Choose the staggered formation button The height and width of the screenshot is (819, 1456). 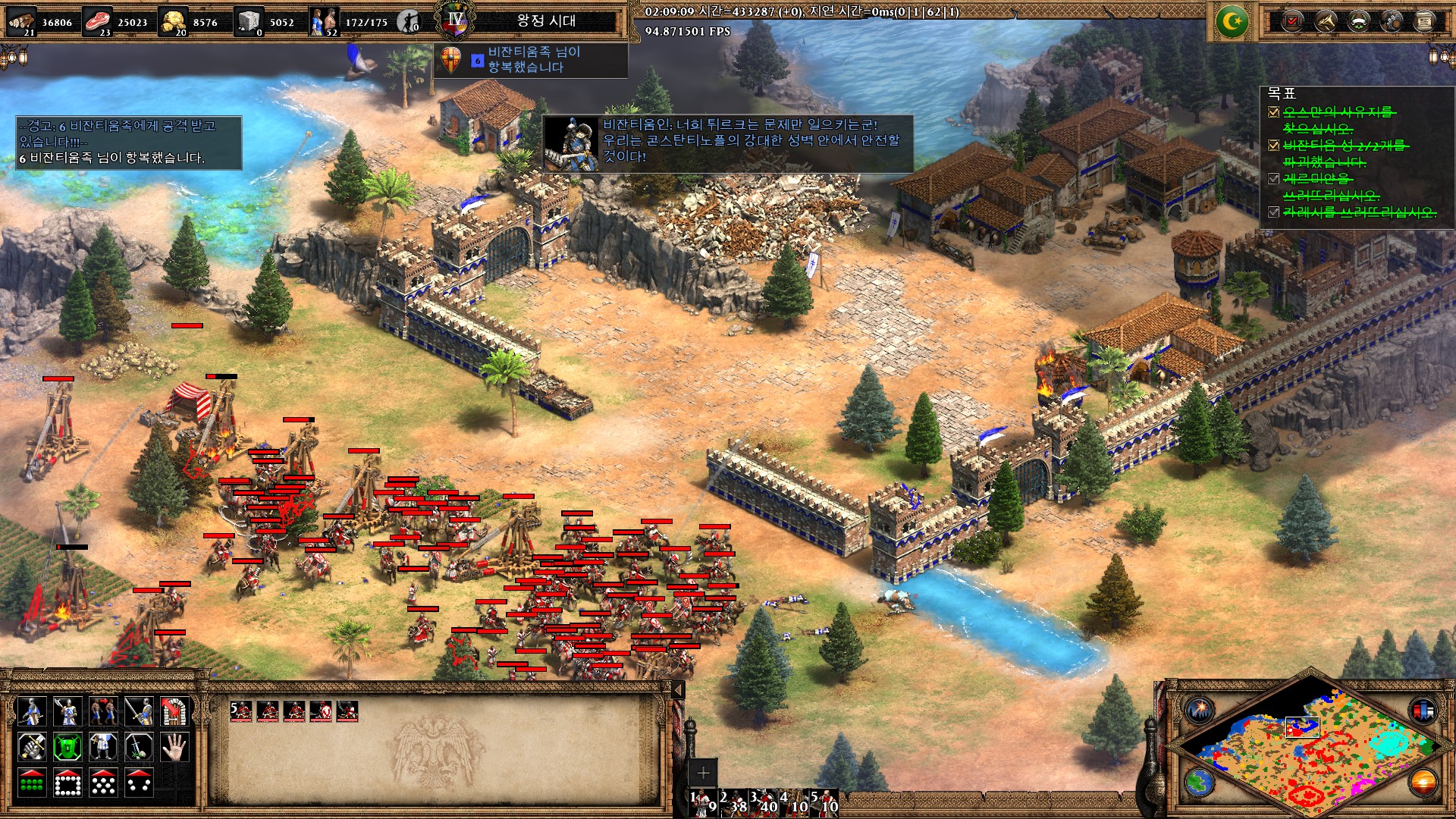tap(103, 783)
